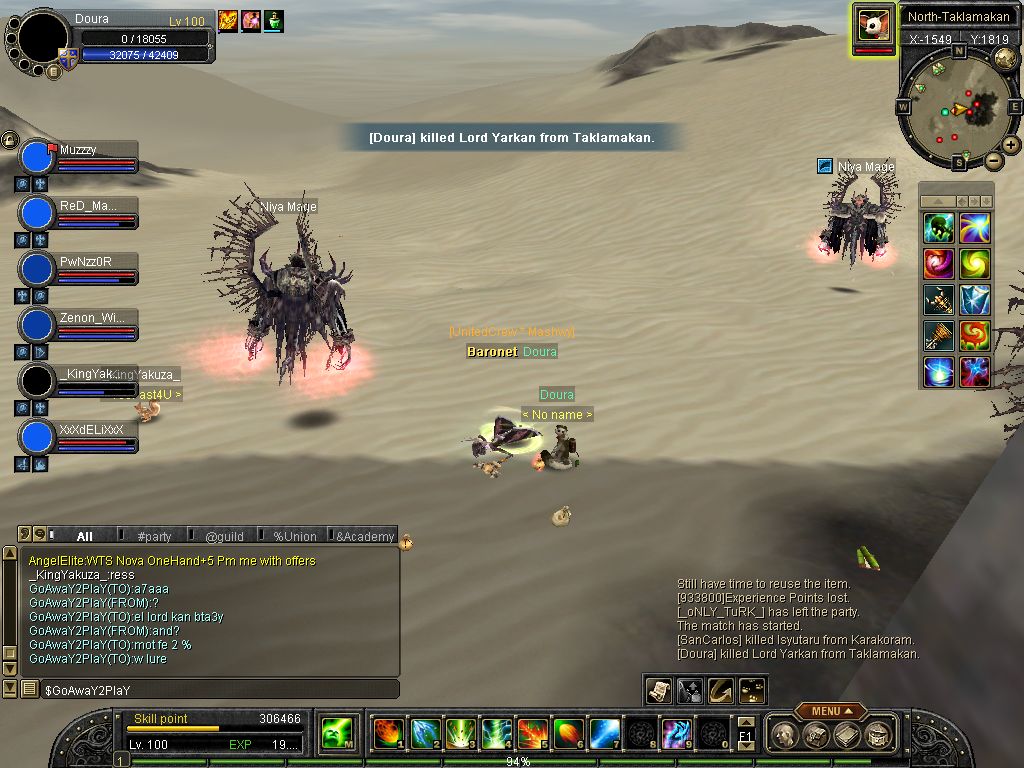The width and height of the screenshot is (1024, 768).
Task: Click the green skill icon marked M
Action: pos(335,734)
